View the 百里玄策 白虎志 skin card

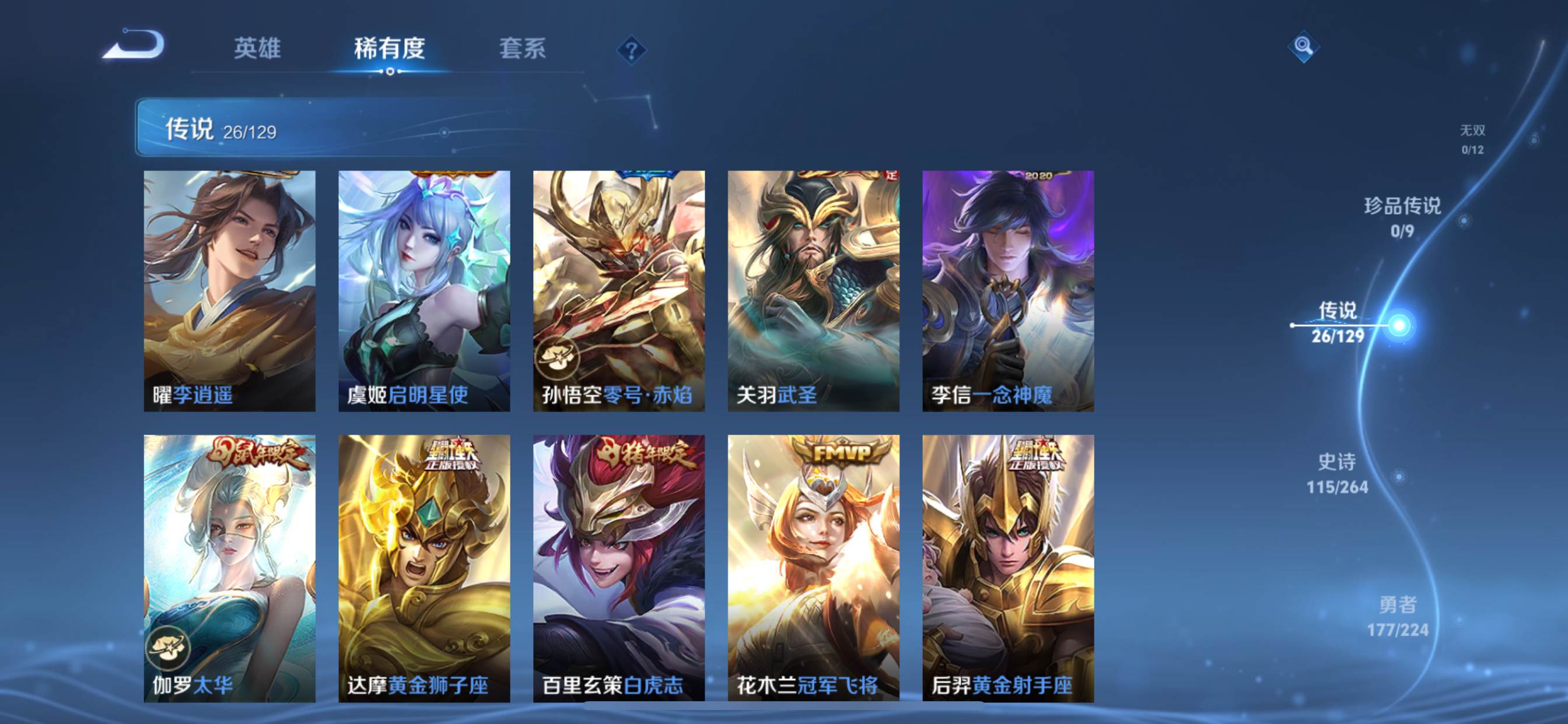click(x=619, y=568)
